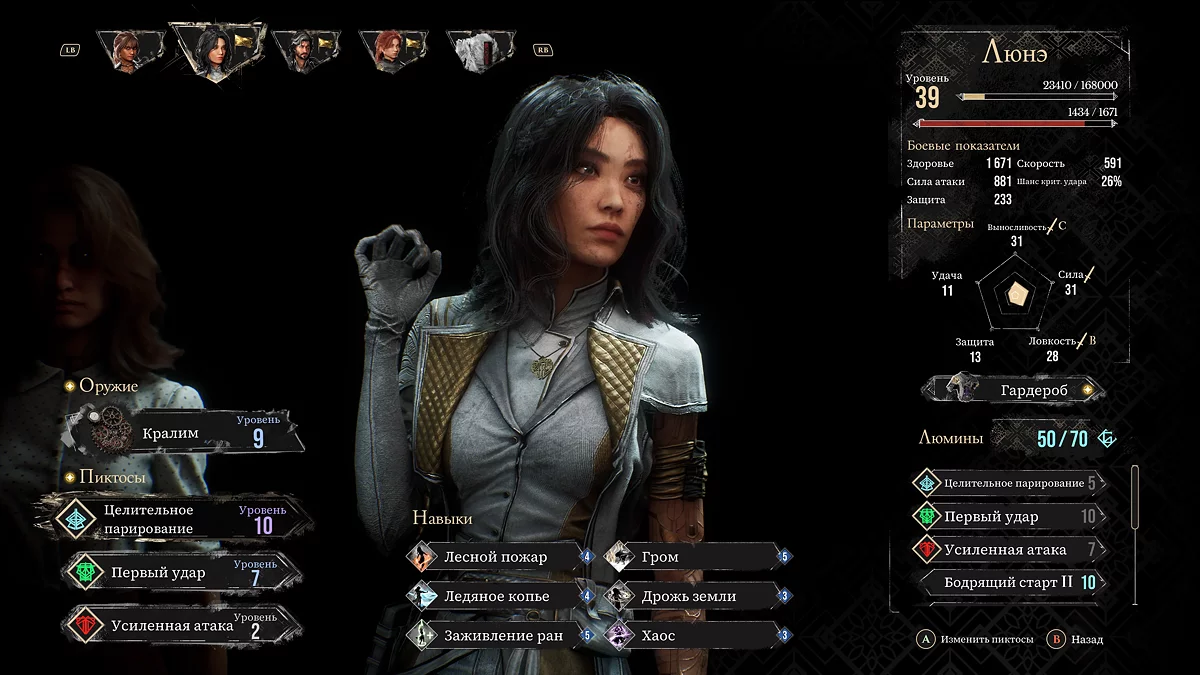Screen dimensions: 1200x675
Task: Switch to the bearded man character portrait
Action: pos(305,50)
